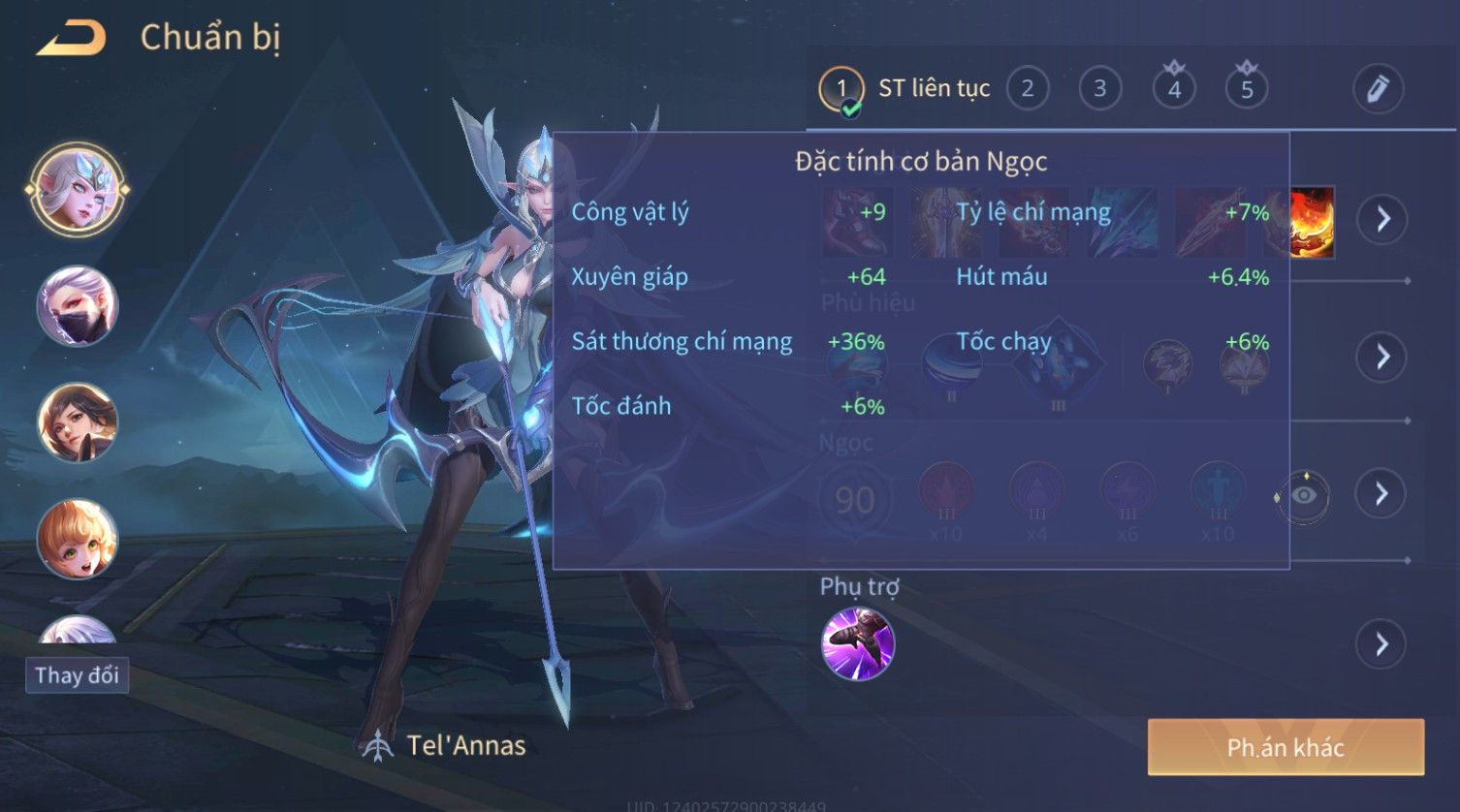Viewport: 1460px width, 812px height.
Task: Select the ST liên tục preset 1
Action: pyautogui.click(x=841, y=89)
